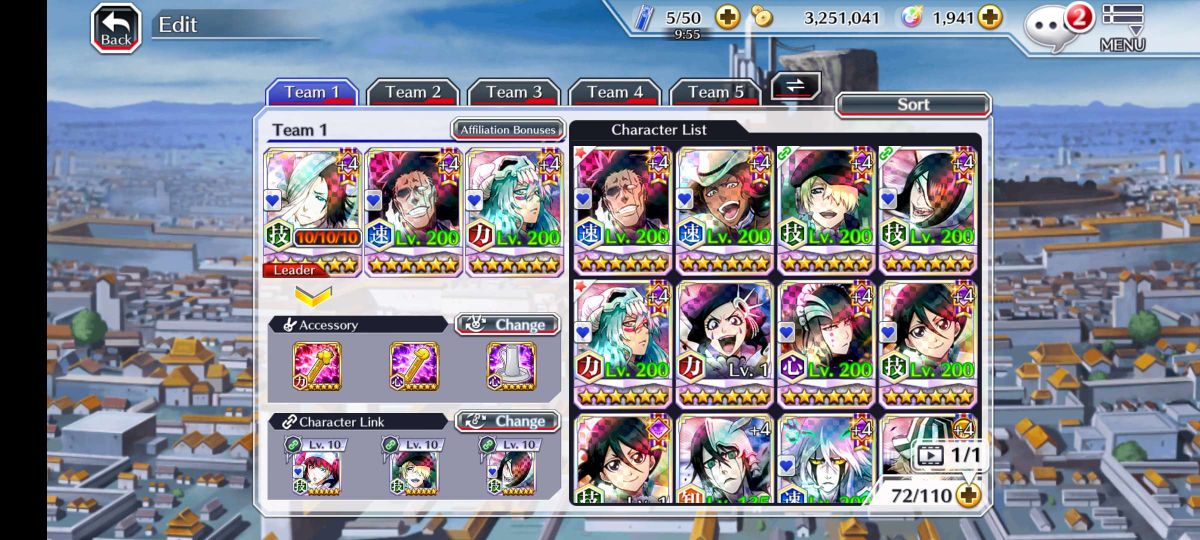Add more spirit orbs with plus button
The height and width of the screenshot is (540, 1200).
click(x=989, y=17)
